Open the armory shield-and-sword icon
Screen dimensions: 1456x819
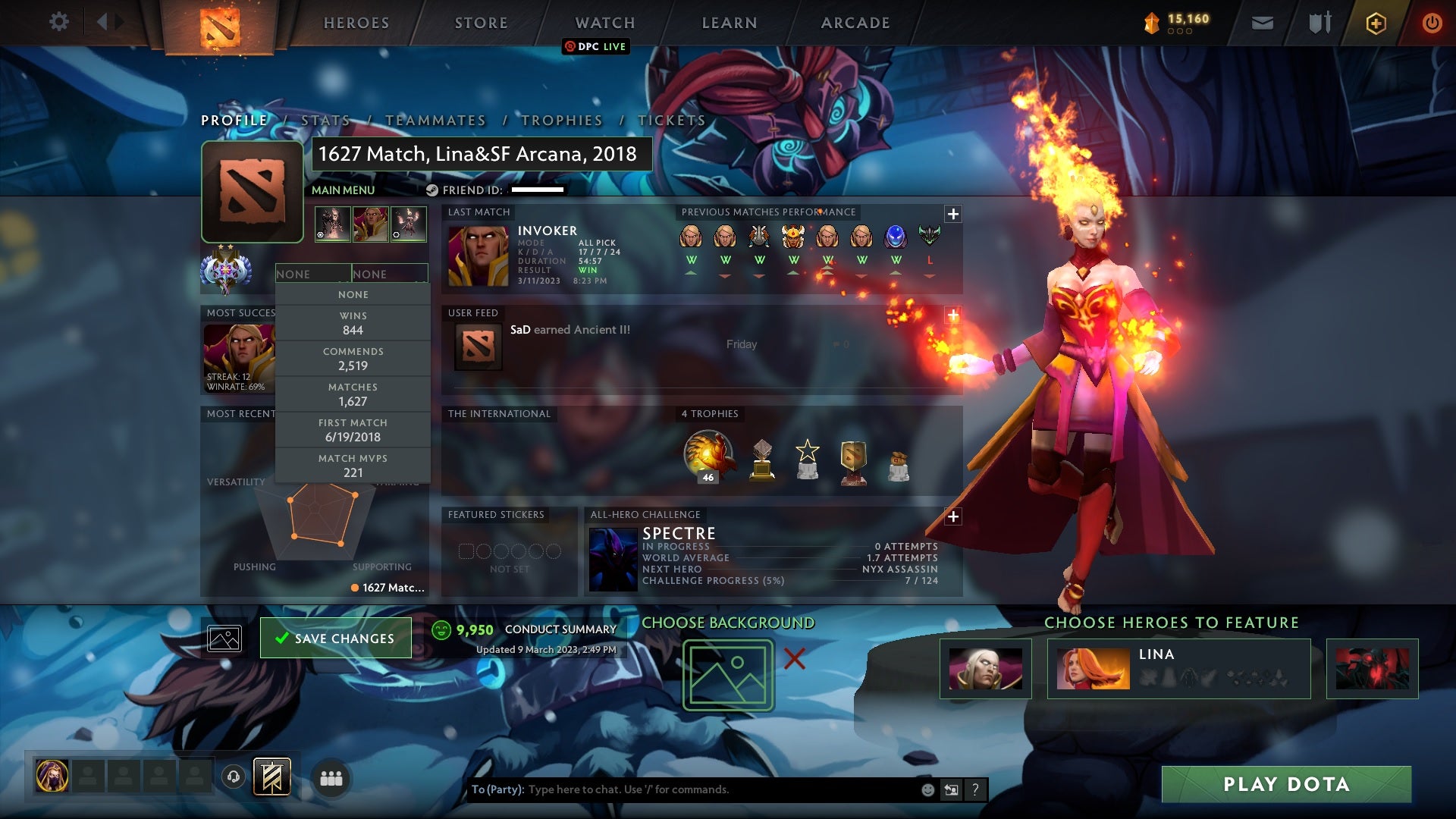click(x=1319, y=22)
